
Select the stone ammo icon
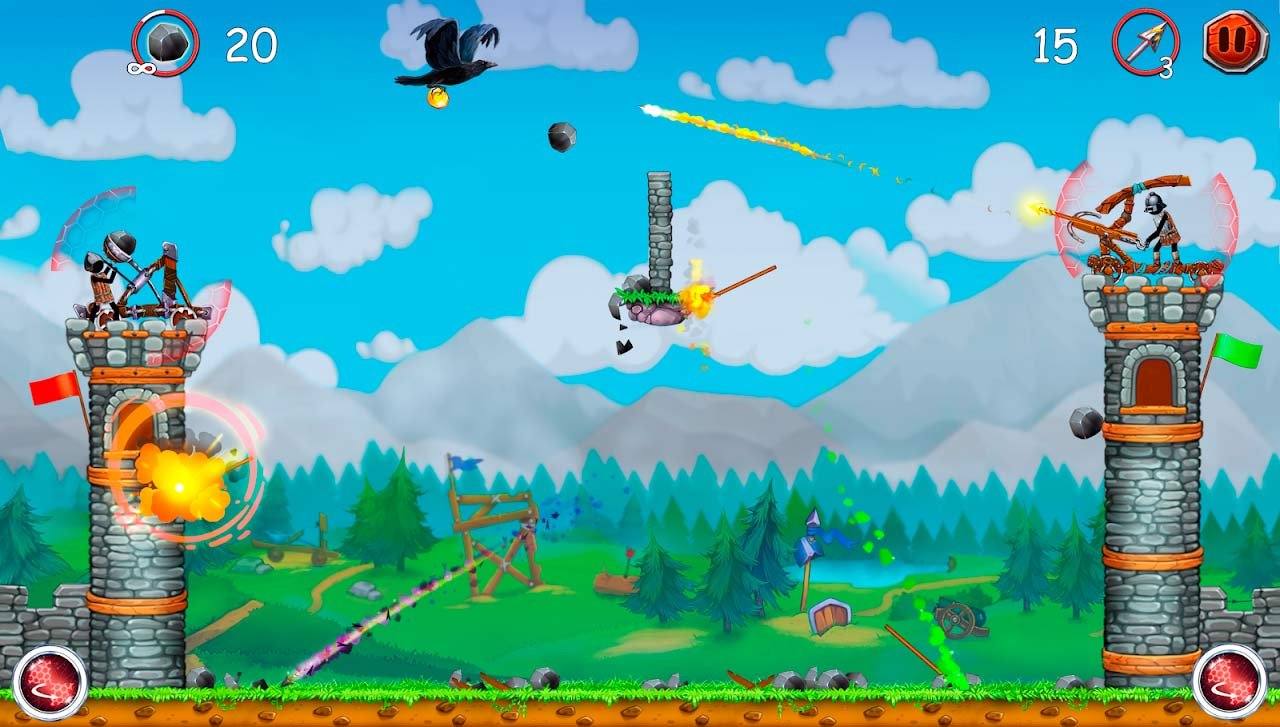[165, 43]
